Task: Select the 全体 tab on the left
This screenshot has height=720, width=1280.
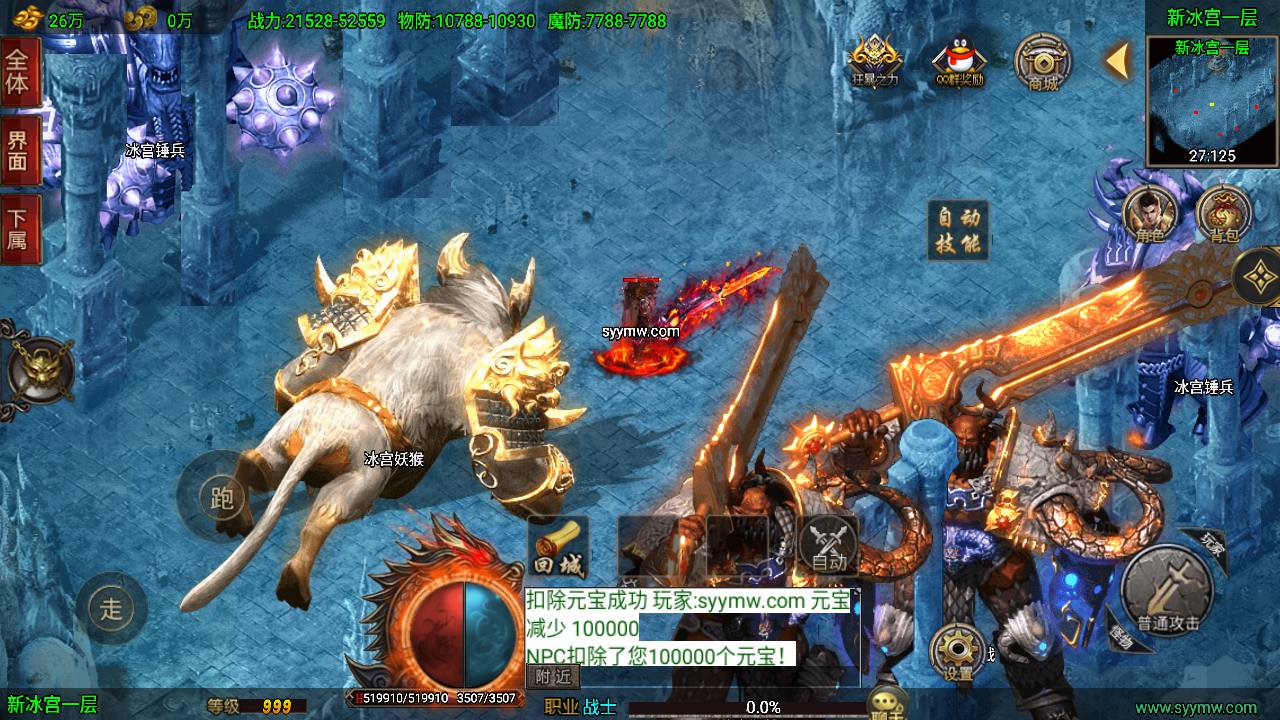Action: (19, 72)
